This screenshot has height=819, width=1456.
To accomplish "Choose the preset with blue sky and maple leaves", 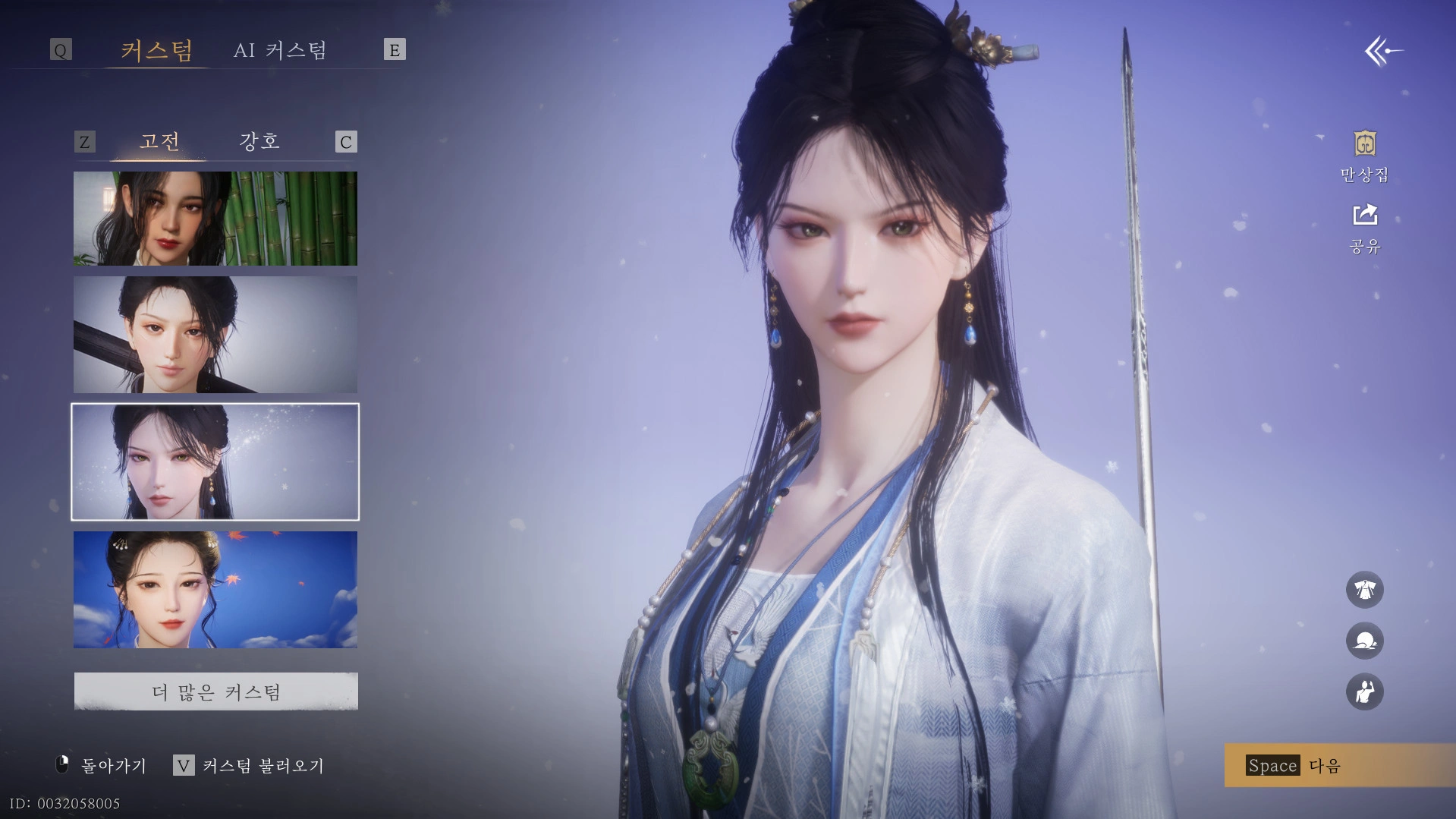I will (215, 590).
